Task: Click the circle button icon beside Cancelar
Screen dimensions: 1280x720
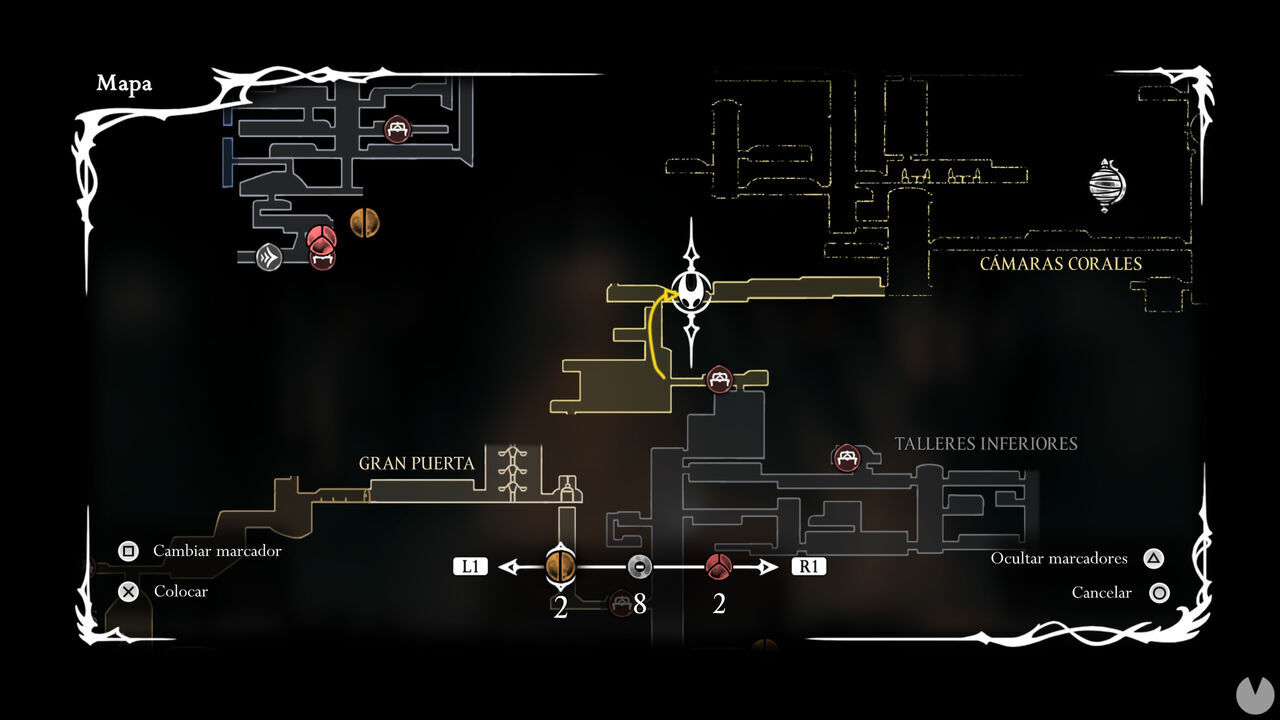Action: (1160, 593)
